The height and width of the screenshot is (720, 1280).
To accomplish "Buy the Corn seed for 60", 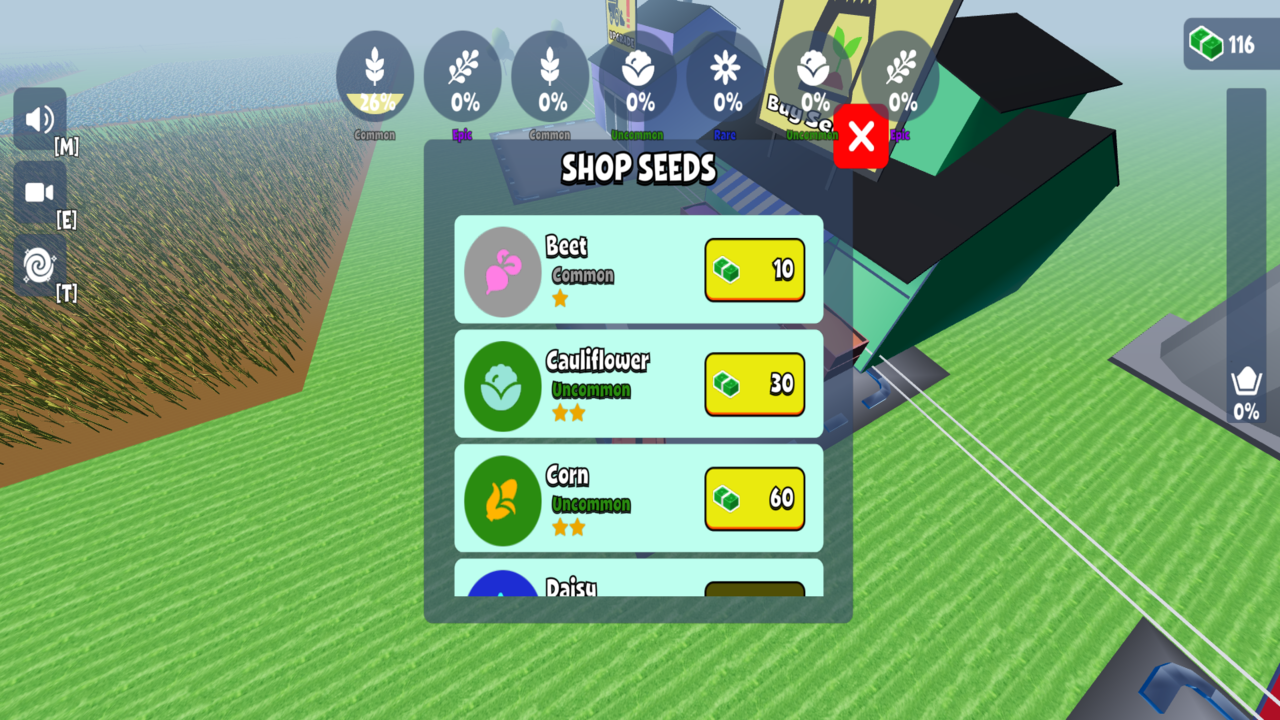I will [x=754, y=499].
